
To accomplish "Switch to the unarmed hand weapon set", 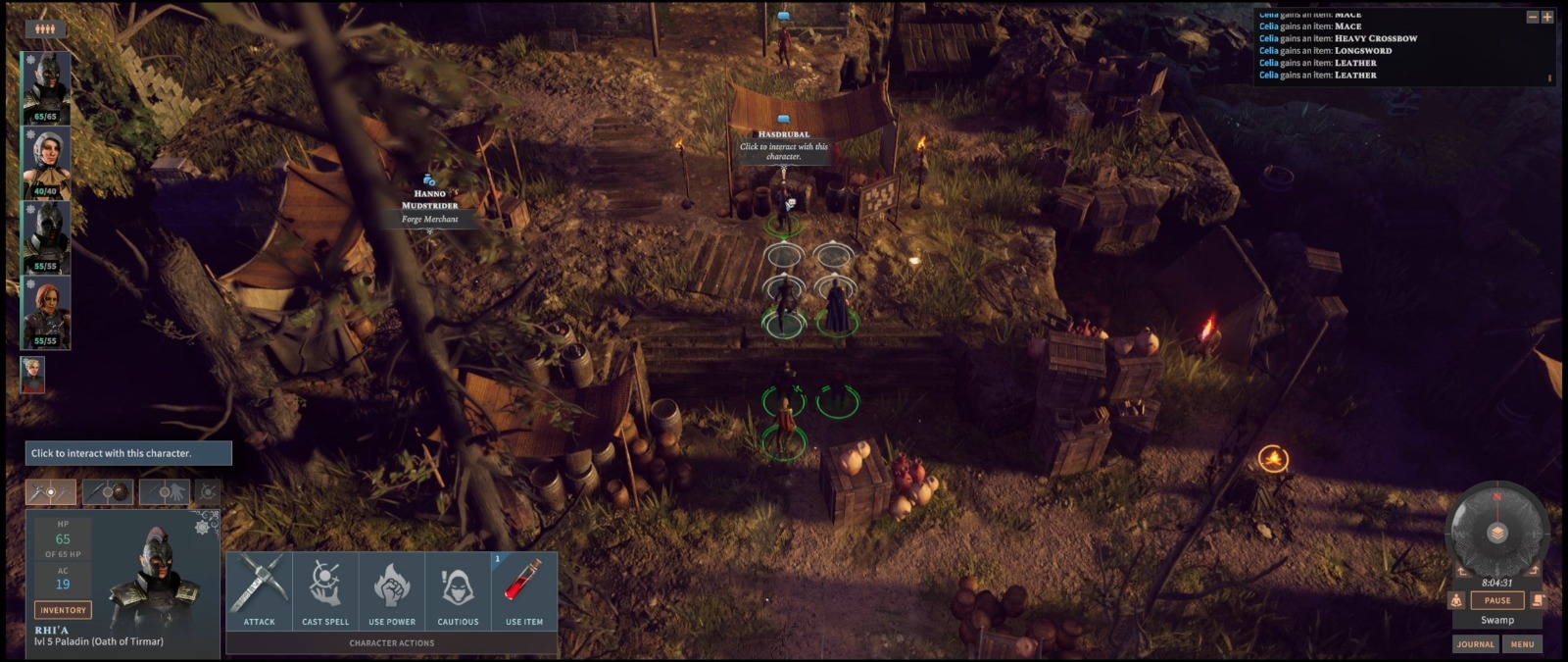I will click(x=164, y=491).
